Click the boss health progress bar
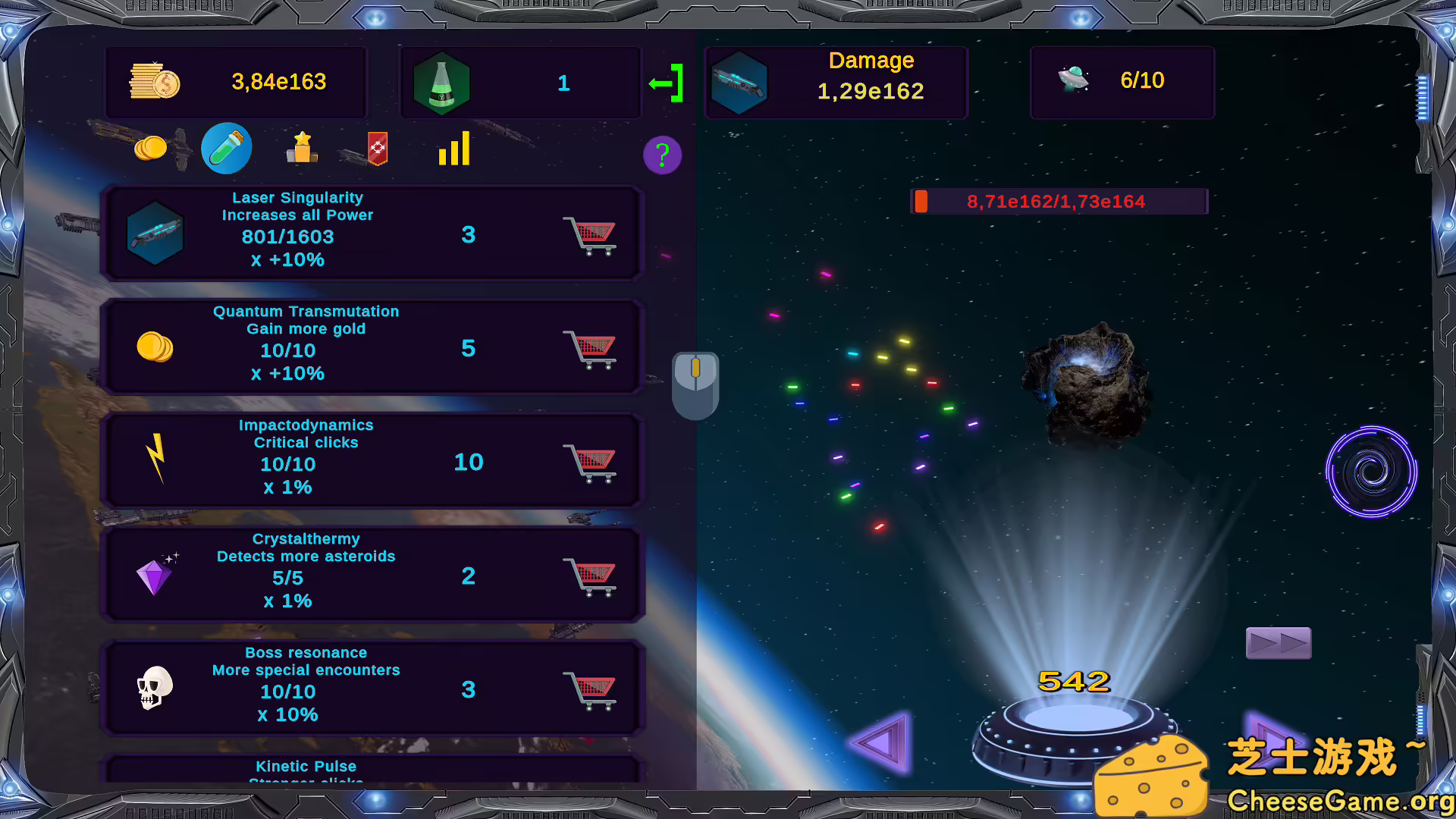This screenshot has width=1456, height=819. 1059,201
